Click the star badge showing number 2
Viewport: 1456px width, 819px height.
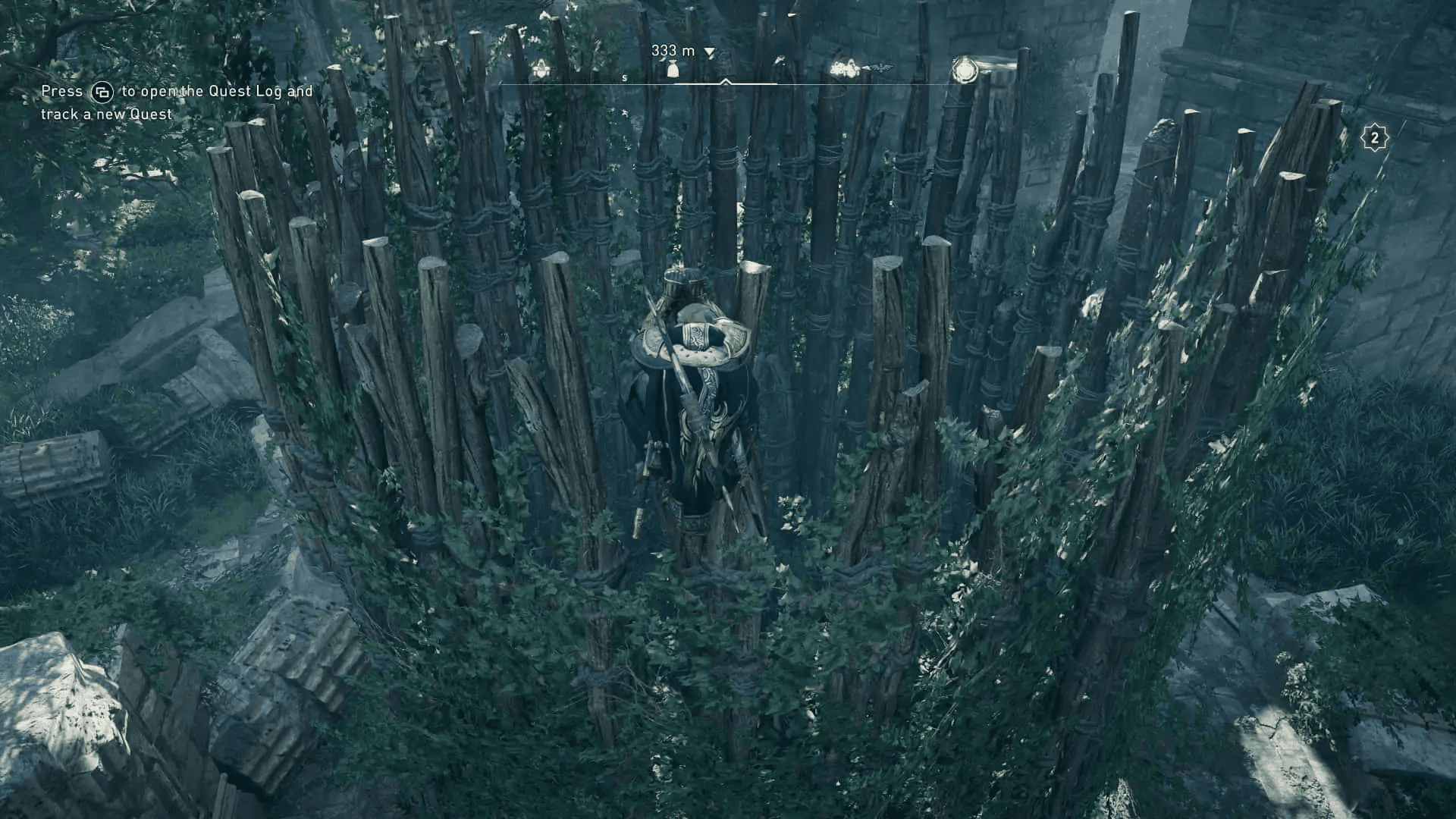[x=1373, y=138]
